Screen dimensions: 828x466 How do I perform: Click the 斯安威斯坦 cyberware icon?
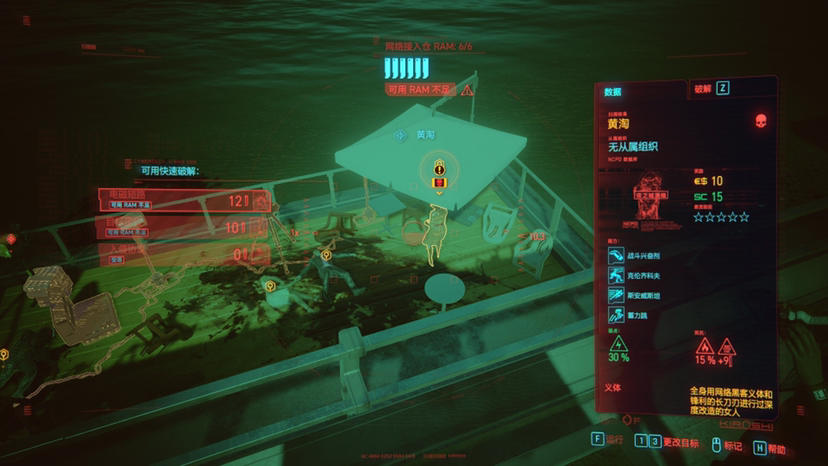pyautogui.click(x=615, y=295)
